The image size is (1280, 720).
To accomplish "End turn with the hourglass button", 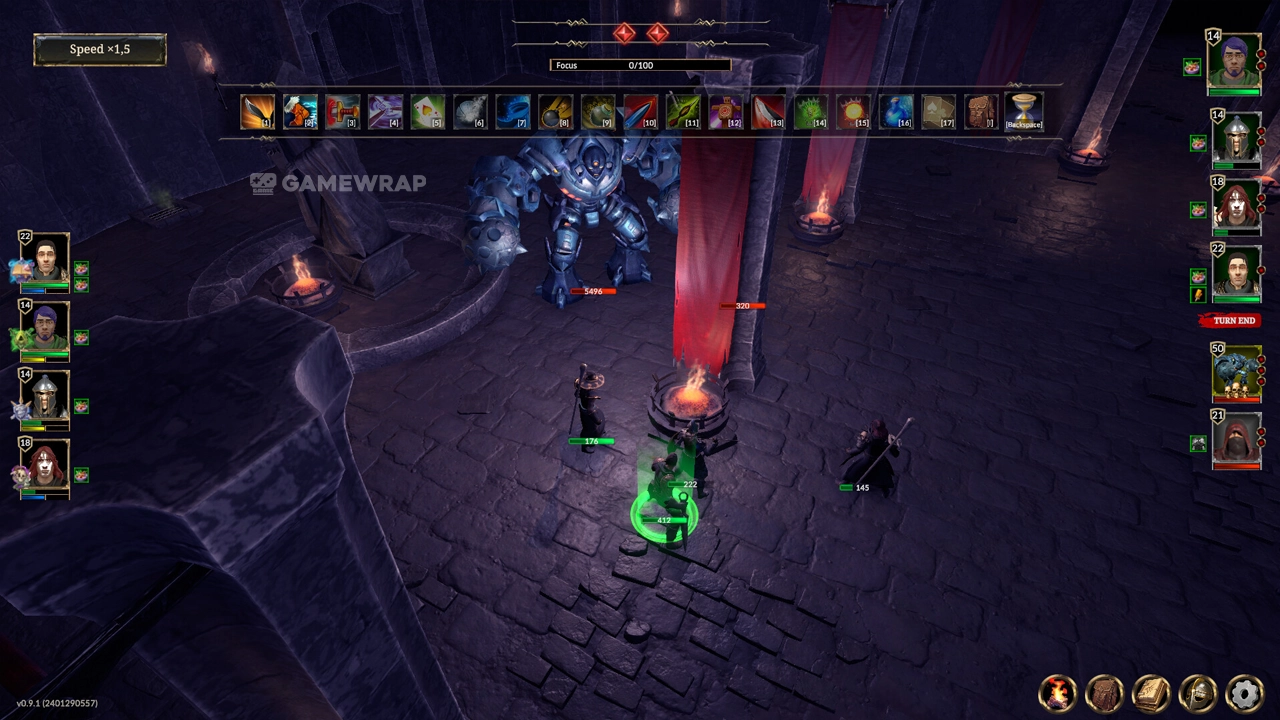I will point(1024,111).
